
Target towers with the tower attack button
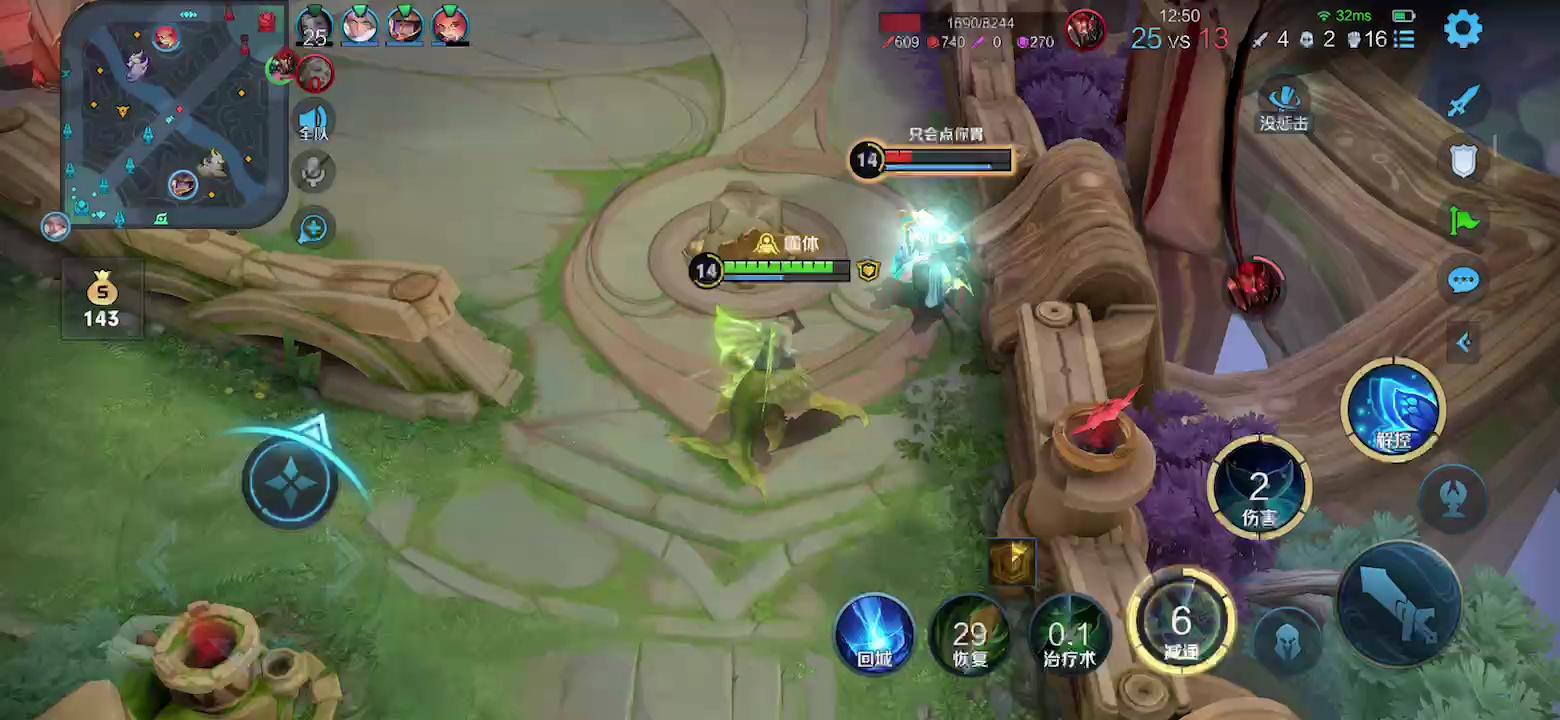pyautogui.click(x=1453, y=498)
